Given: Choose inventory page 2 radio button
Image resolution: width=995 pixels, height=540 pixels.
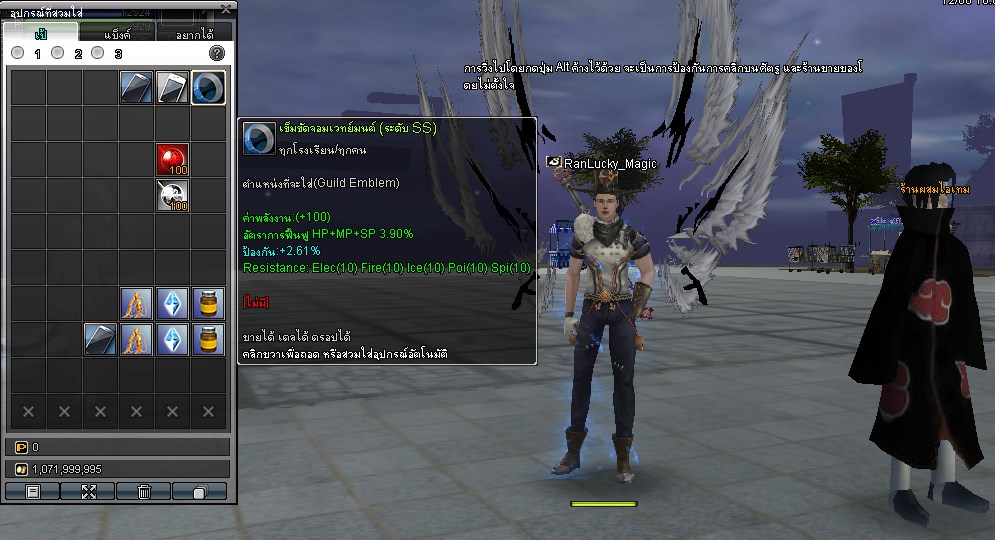Looking at the screenshot, I should click(59, 53).
